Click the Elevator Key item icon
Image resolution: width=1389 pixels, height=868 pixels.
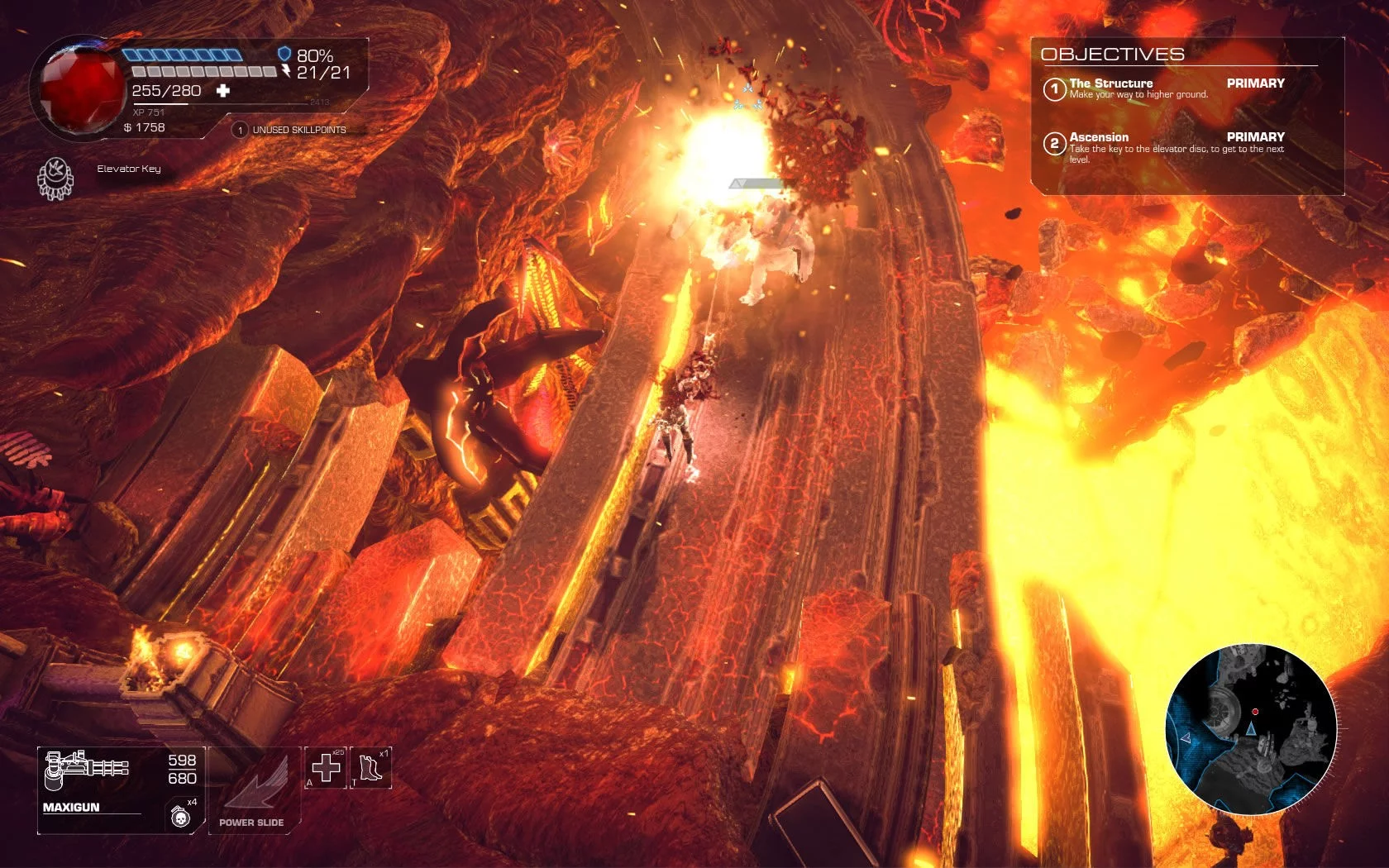click(x=55, y=178)
